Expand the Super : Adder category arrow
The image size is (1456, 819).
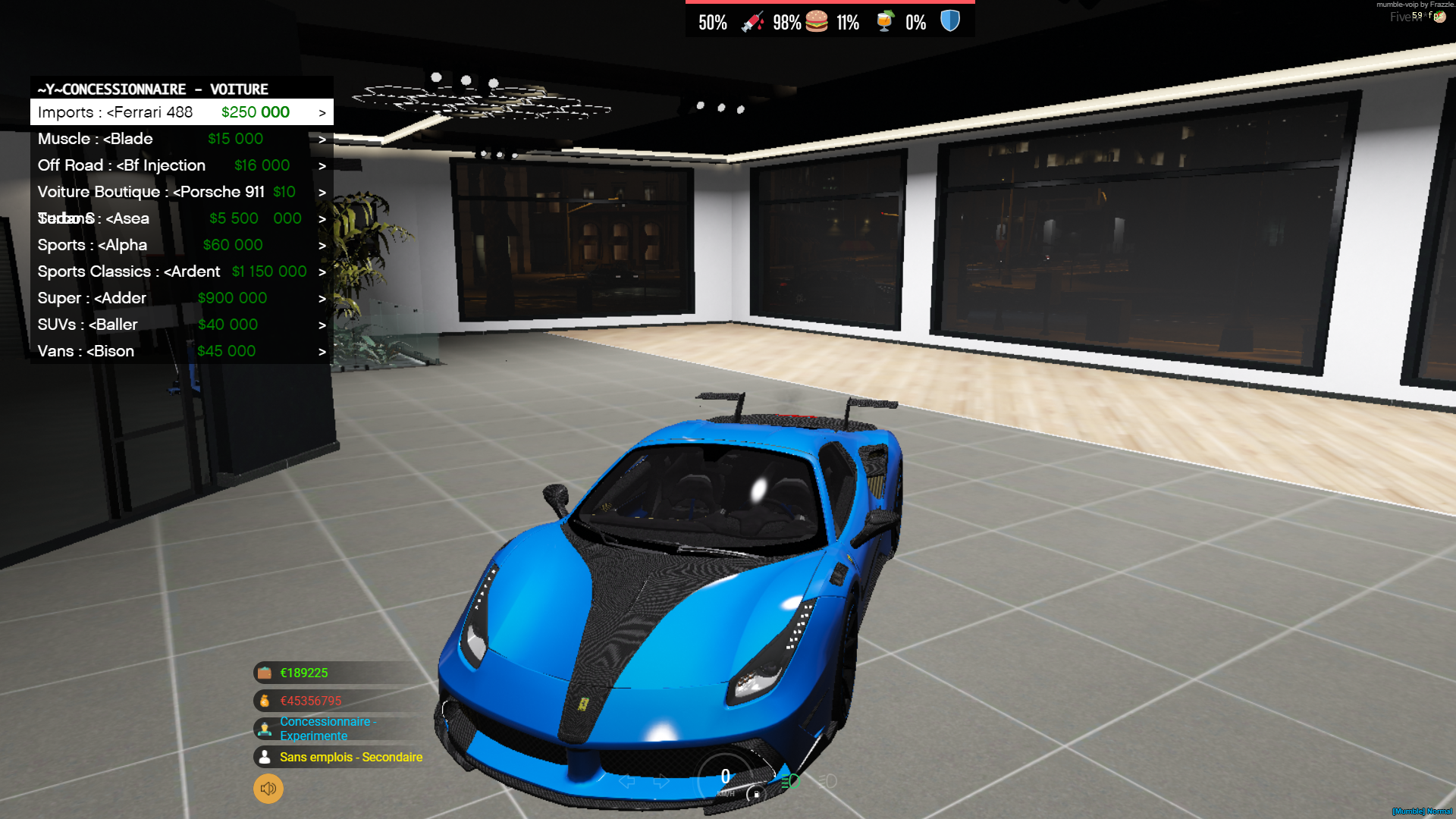(322, 298)
